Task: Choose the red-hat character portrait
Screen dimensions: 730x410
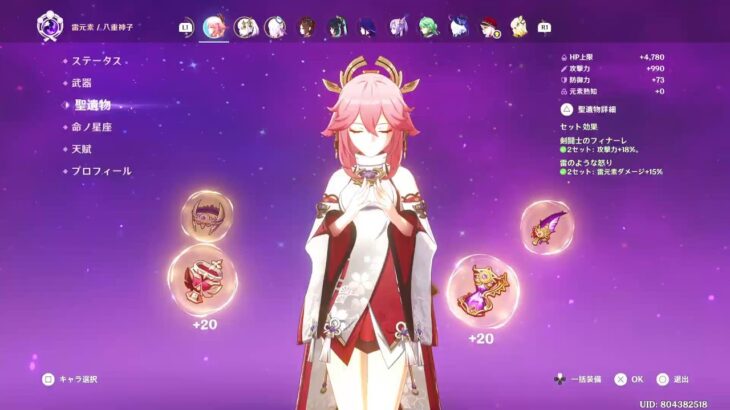Action: (x=489, y=27)
